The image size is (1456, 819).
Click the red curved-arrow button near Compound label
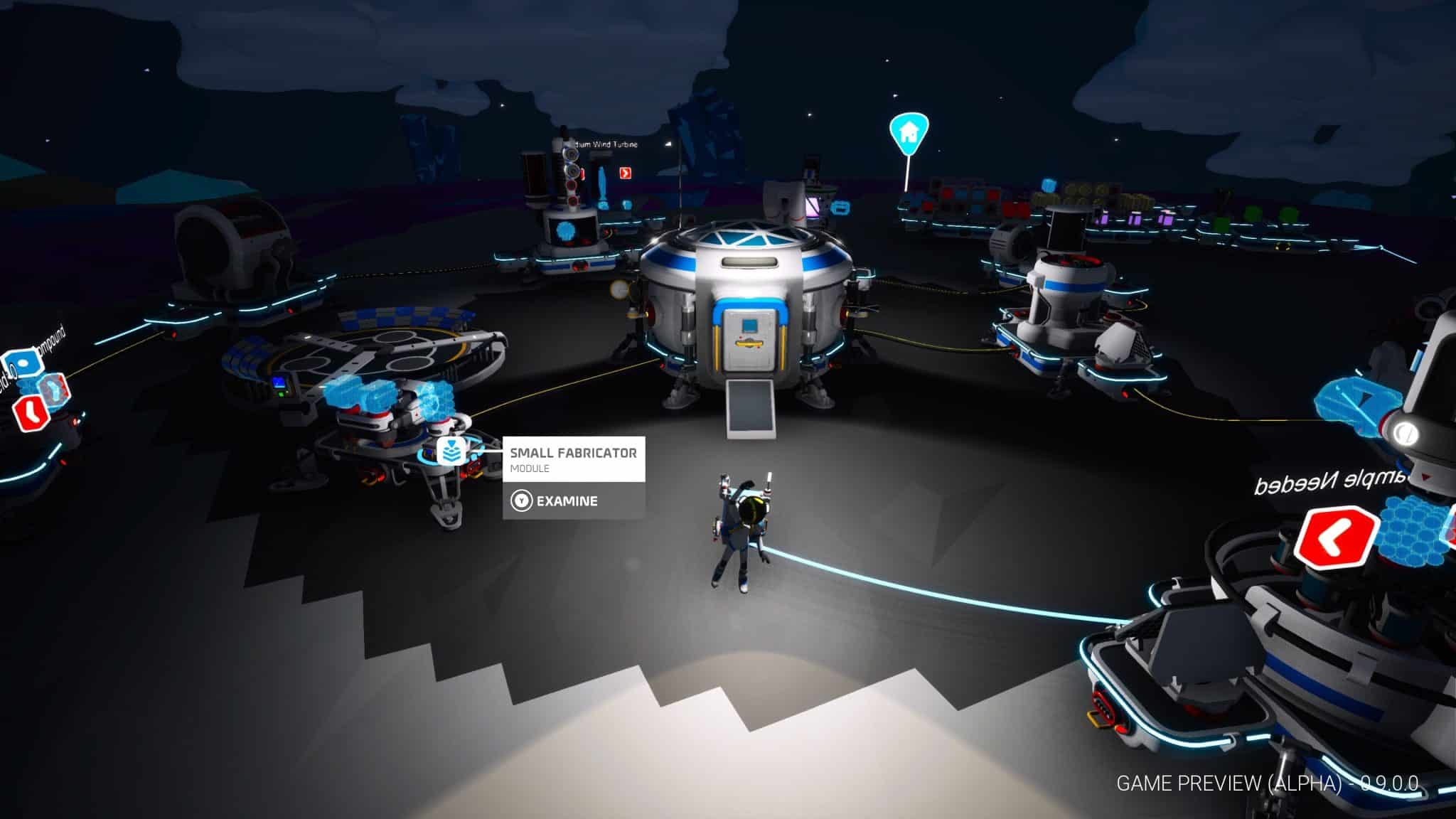(x=30, y=412)
